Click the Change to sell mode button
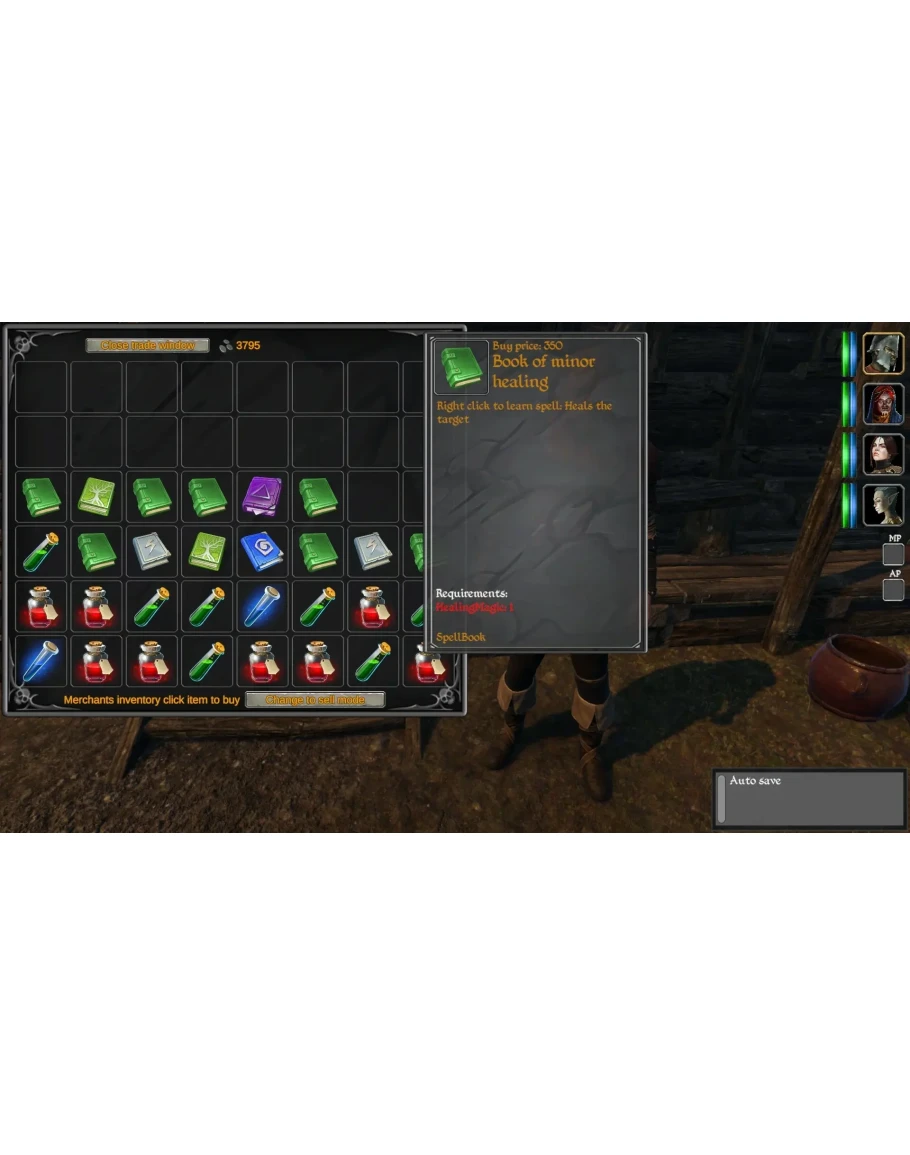The image size is (910, 1155). coord(315,700)
